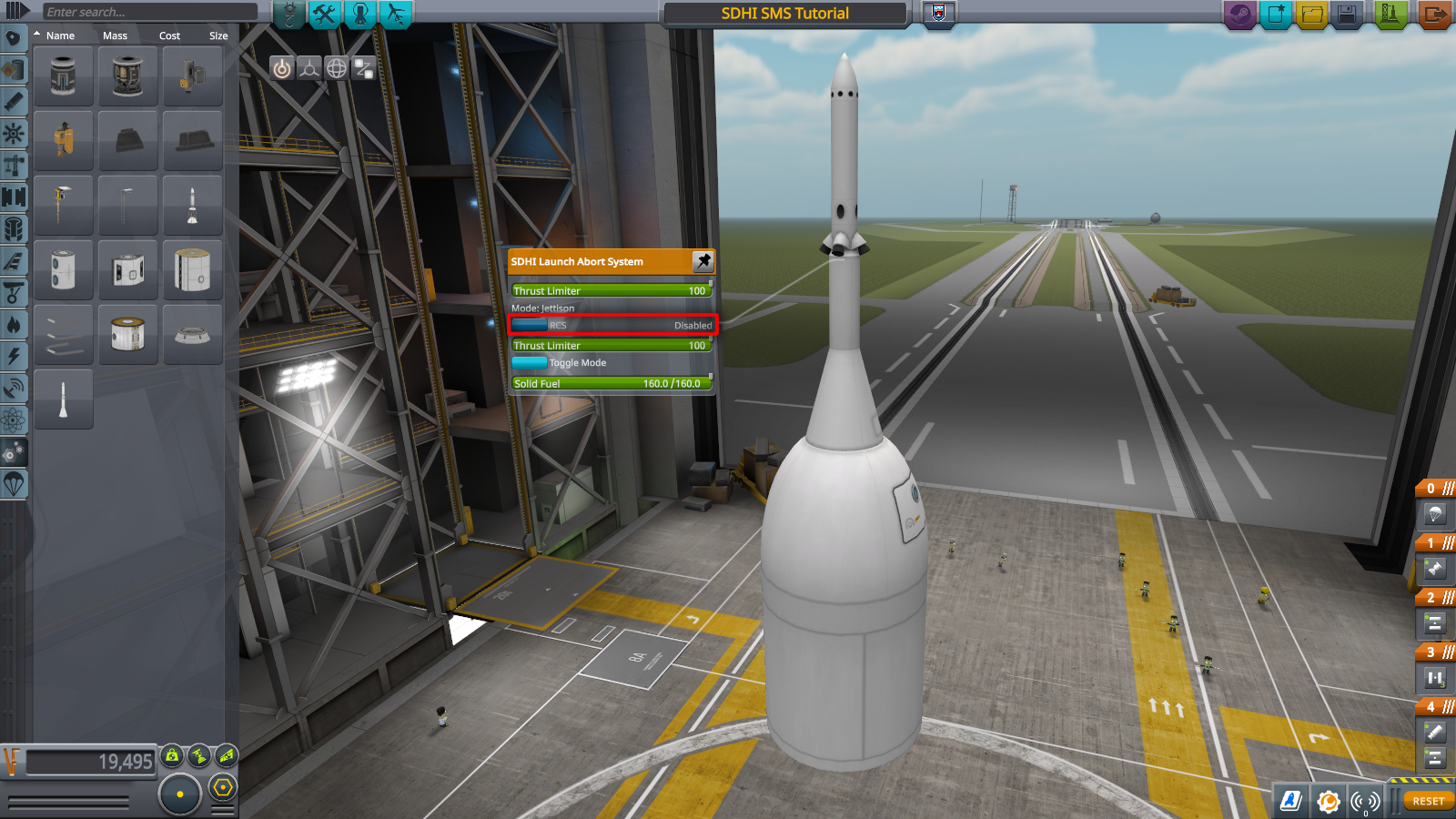Pin the SDHI Launch Abort System window
The width and height of the screenshot is (1456, 819).
[x=703, y=261]
